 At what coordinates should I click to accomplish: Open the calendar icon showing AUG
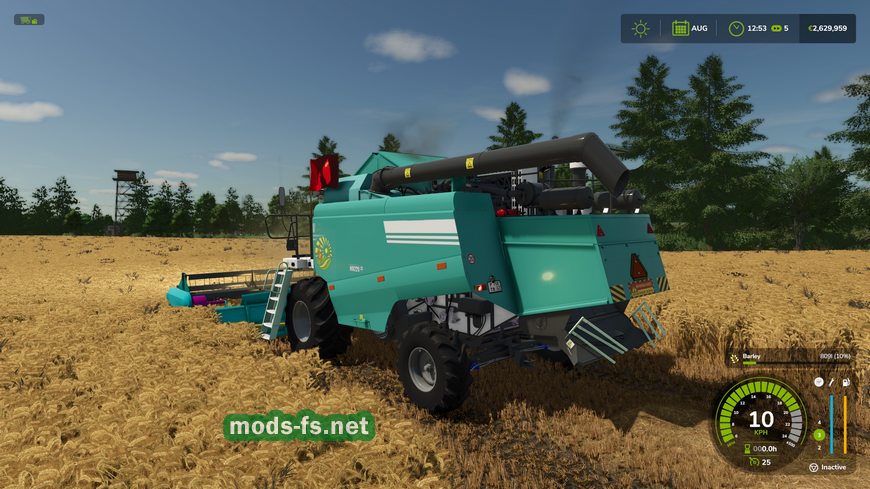680,28
